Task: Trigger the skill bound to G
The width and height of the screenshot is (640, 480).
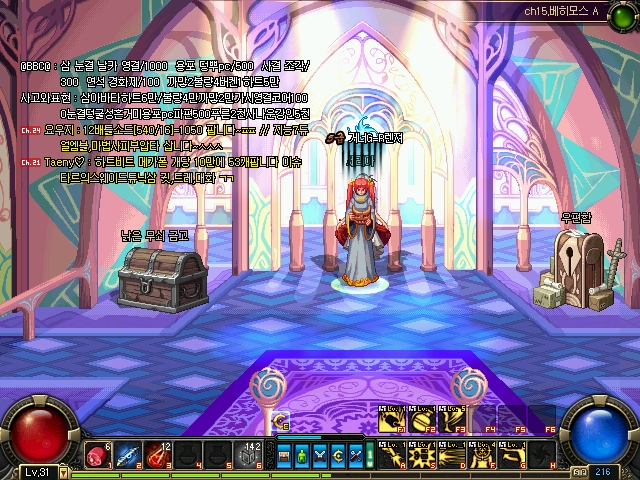Action: [x=512, y=455]
